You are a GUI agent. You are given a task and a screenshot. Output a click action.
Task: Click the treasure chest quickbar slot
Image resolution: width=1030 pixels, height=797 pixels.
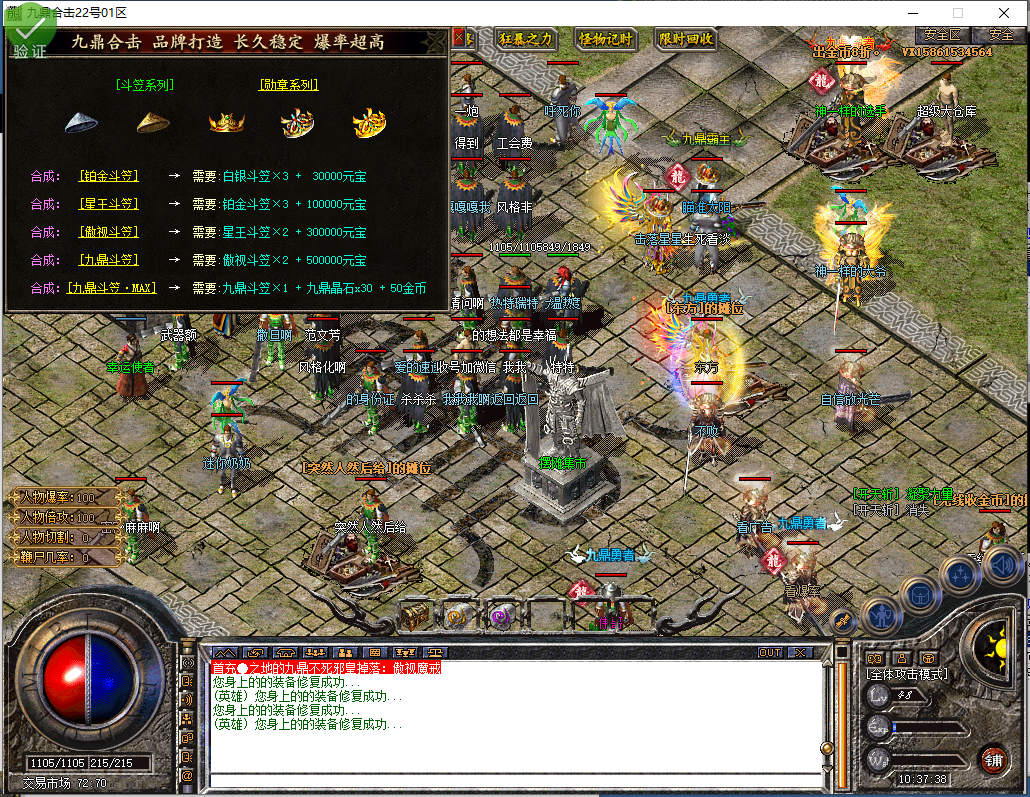(x=415, y=615)
